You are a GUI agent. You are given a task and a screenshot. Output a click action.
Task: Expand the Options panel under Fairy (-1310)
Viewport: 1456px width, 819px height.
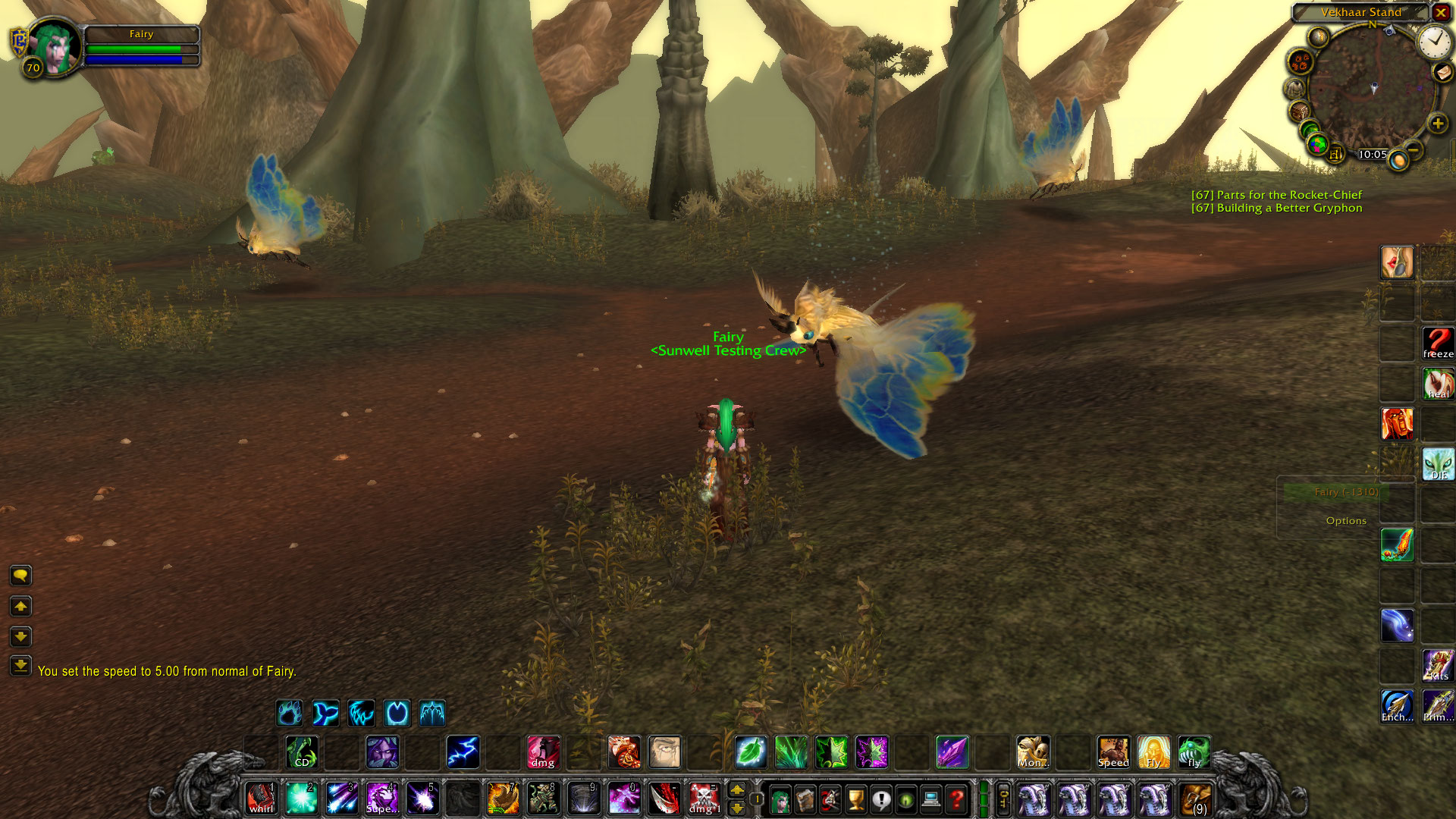click(1347, 520)
